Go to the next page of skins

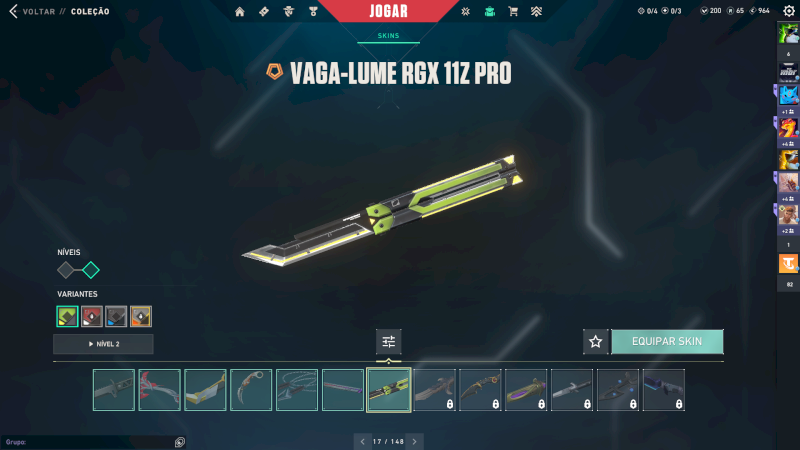pyautogui.click(x=415, y=441)
